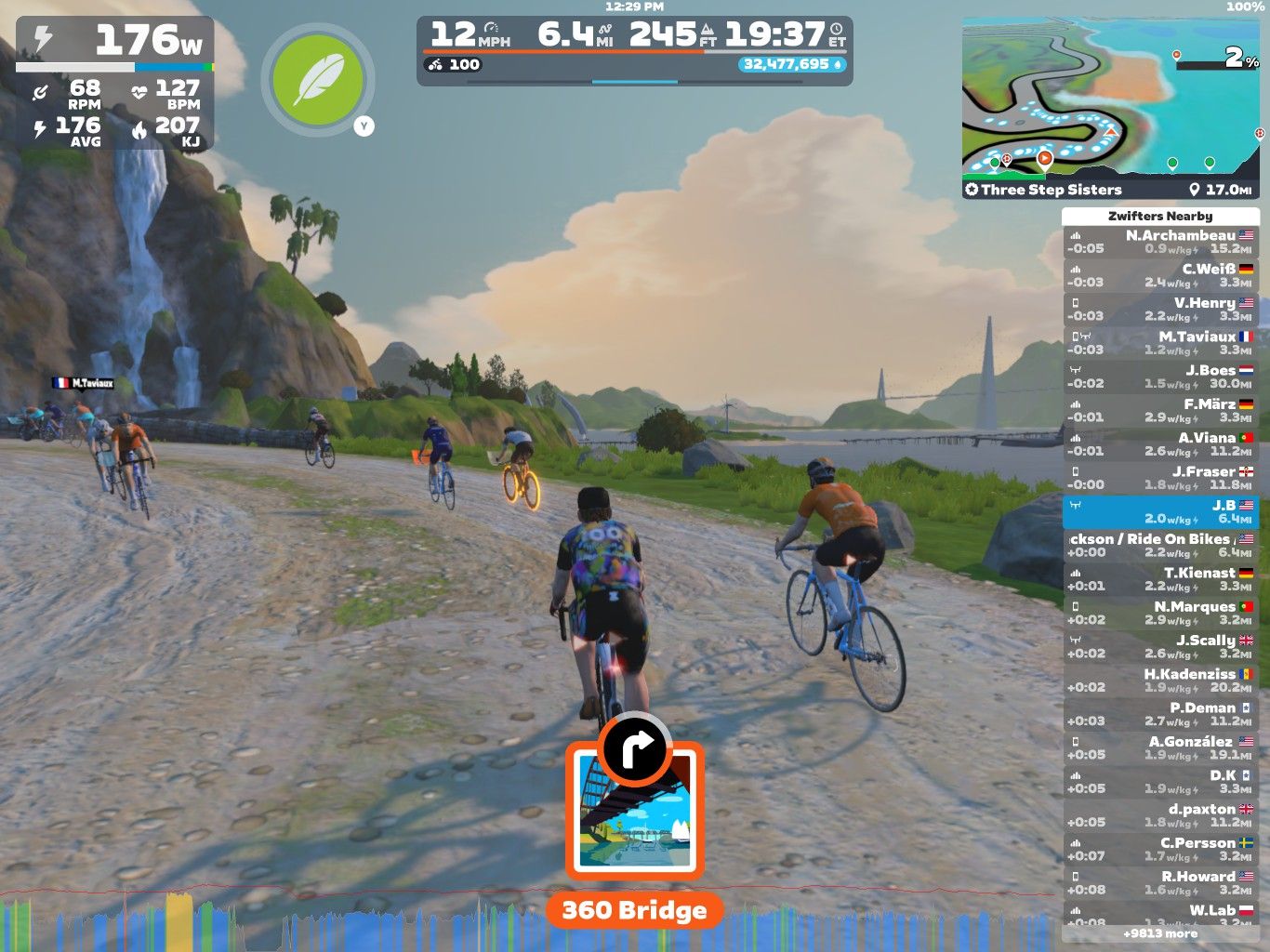Image resolution: width=1270 pixels, height=952 pixels.
Task: Pick M.Taviaux from the nearby list
Action: click(1160, 343)
